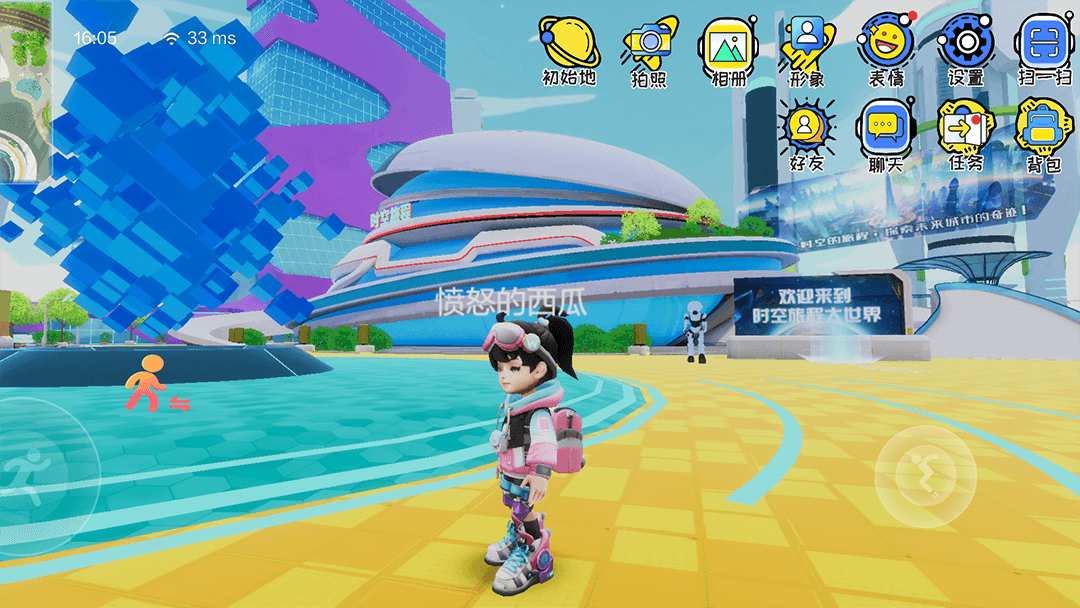Open the minimap in the corner
The image size is (1080, 608).
25,90
